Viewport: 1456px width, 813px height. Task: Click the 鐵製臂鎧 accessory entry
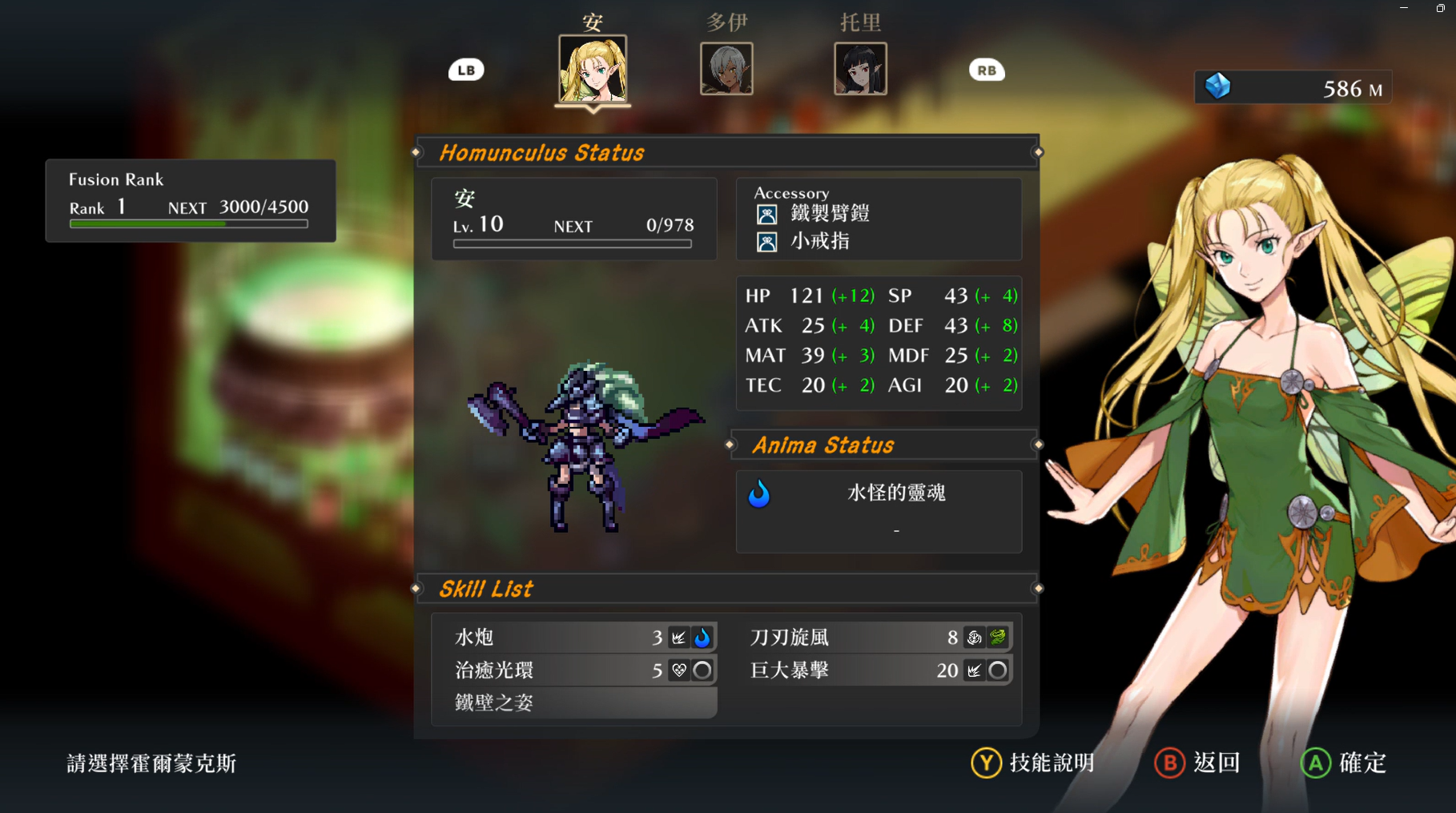tap(829, 214)
